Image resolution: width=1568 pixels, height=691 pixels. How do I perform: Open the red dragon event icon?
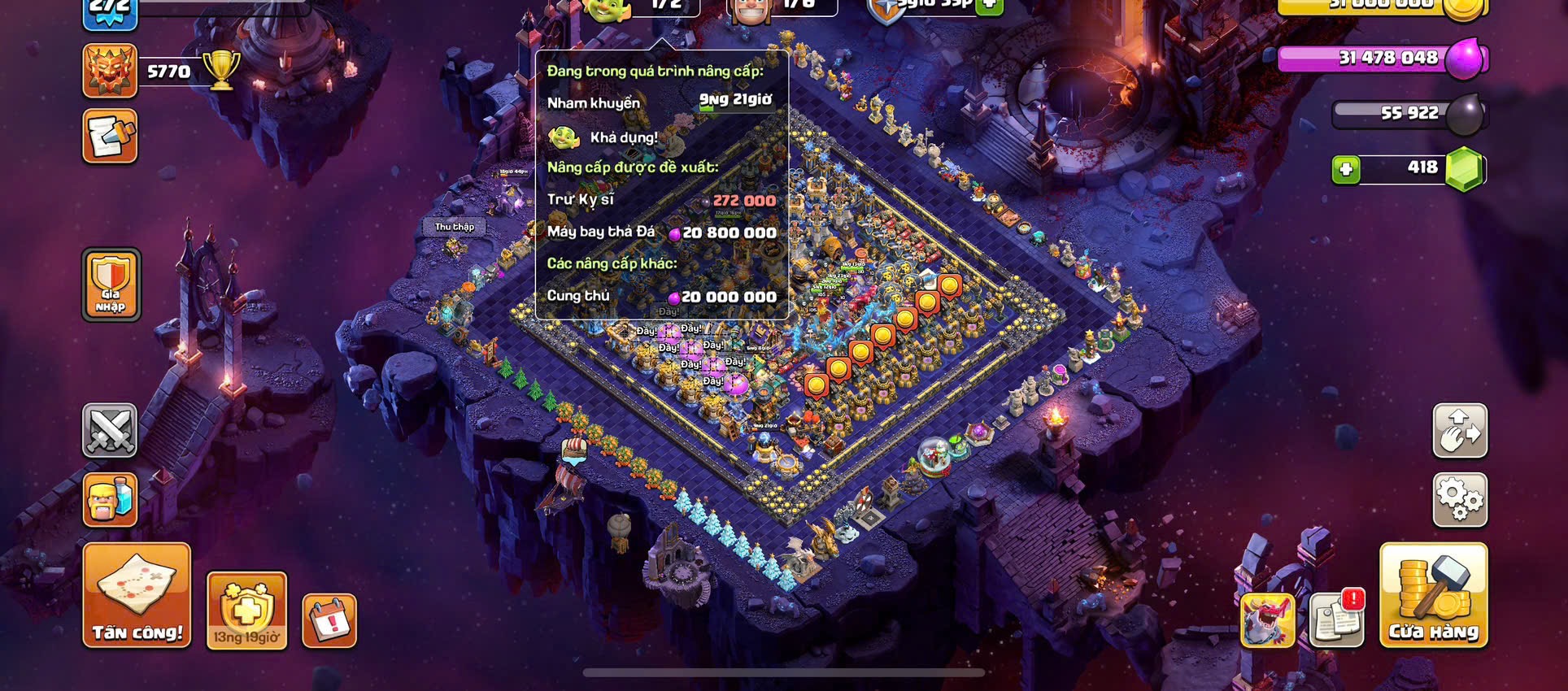(x=1267, y=621)
